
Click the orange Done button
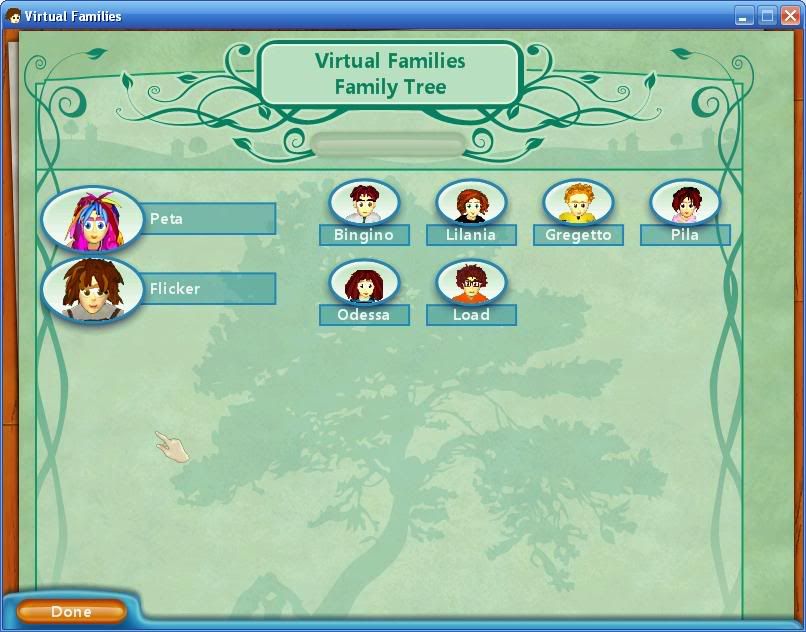pos(71,611)
